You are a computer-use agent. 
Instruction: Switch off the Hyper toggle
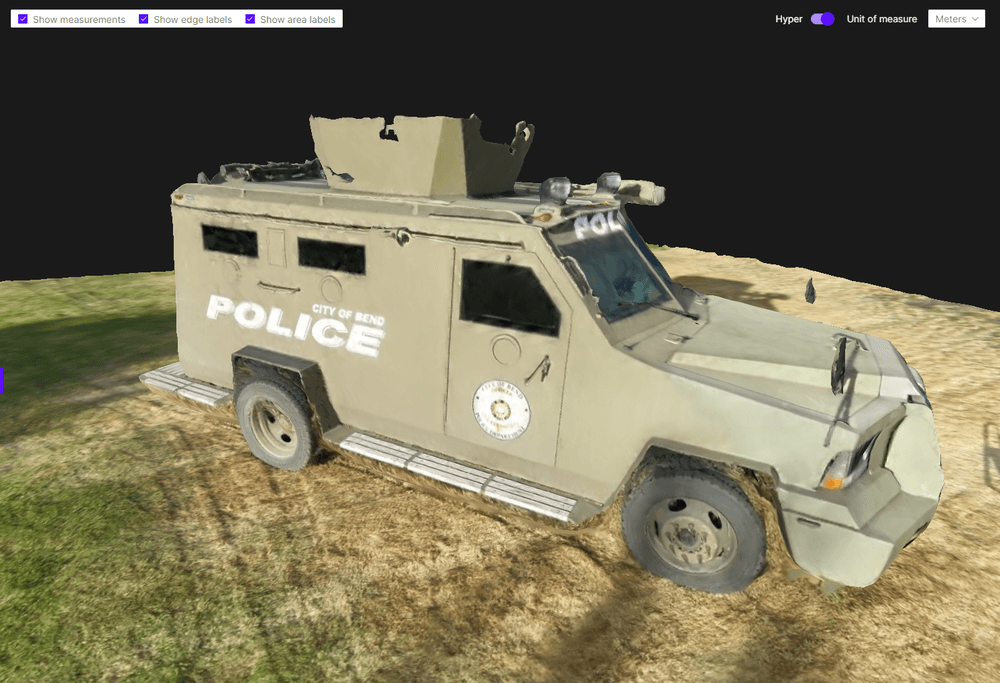pyautogui.click(x=822, y=19)
